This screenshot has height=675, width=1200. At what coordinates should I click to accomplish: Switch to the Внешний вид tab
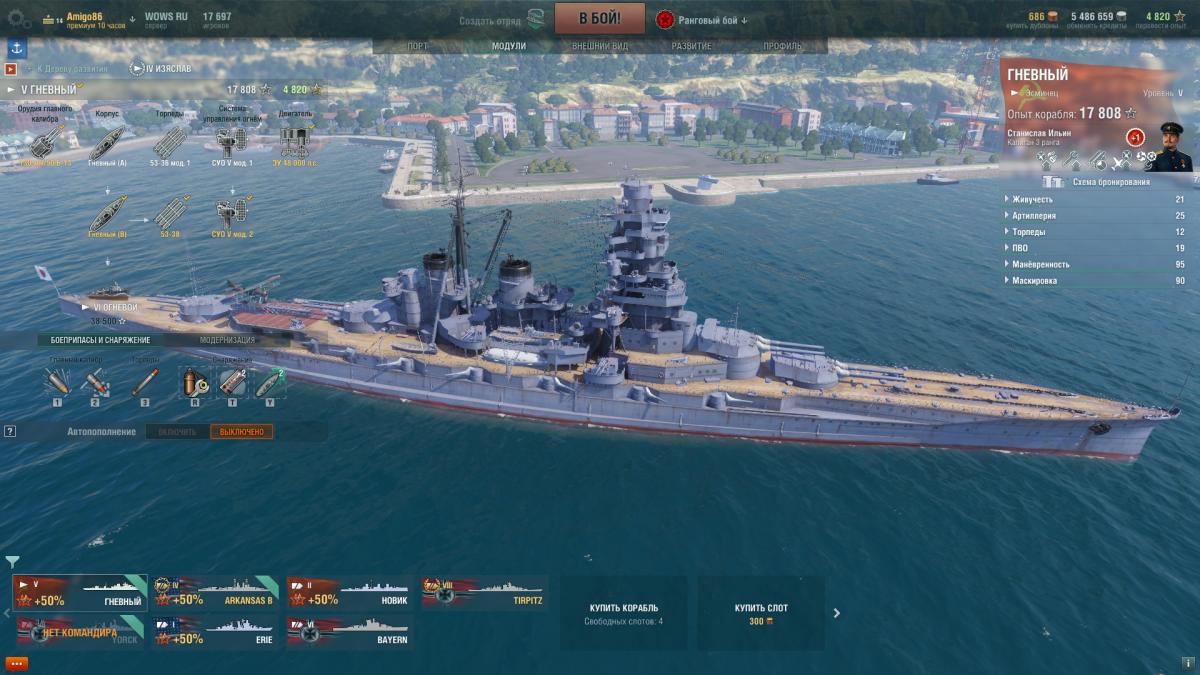point(600,46)
